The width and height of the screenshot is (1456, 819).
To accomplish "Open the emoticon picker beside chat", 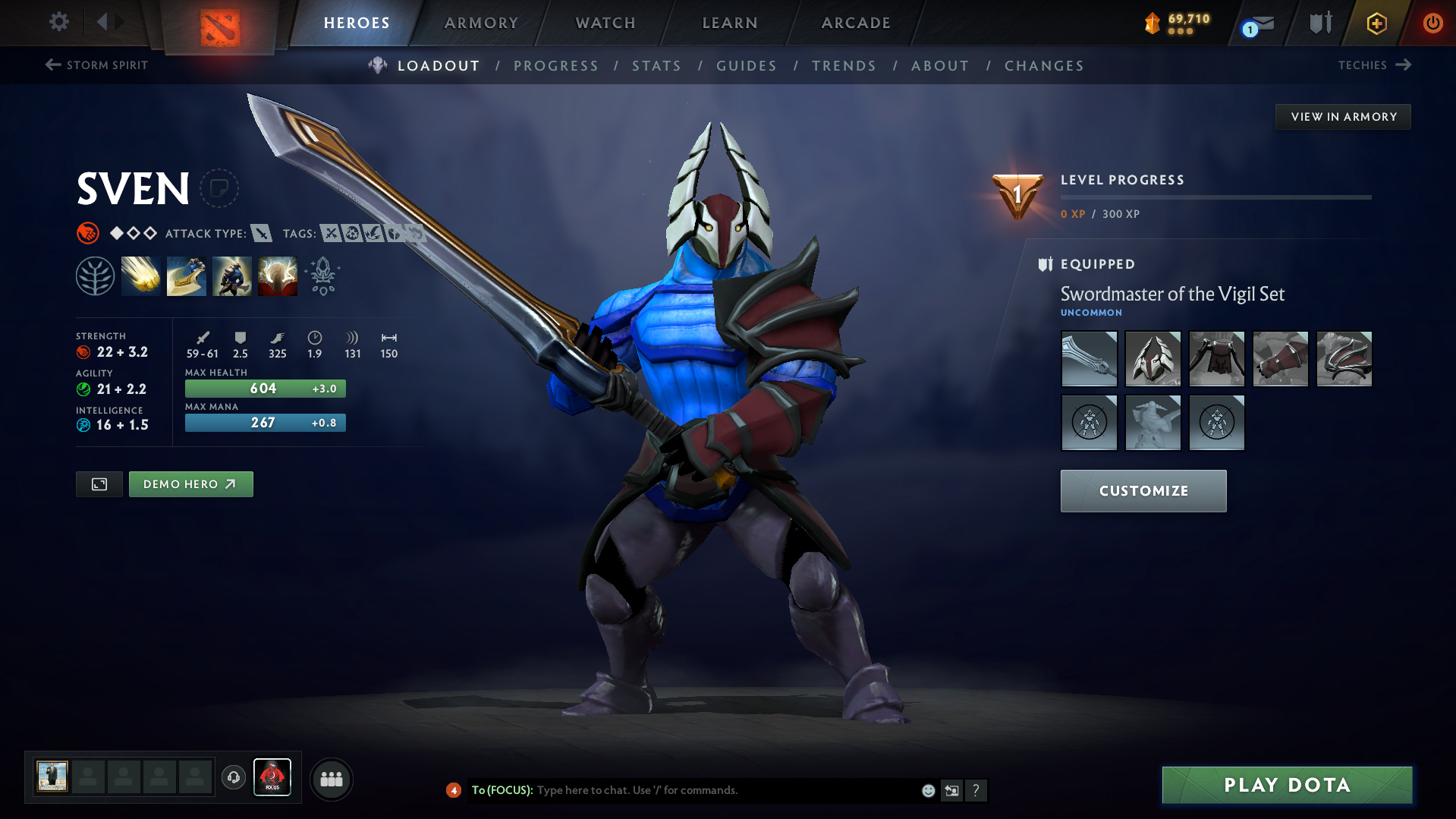I will pyautogui.click(x=927, y=790).
